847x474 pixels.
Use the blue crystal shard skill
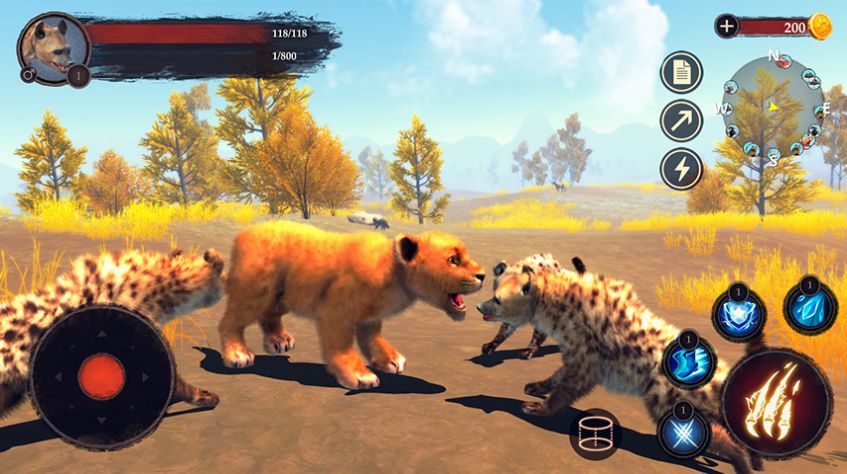(x=809, y=307)
